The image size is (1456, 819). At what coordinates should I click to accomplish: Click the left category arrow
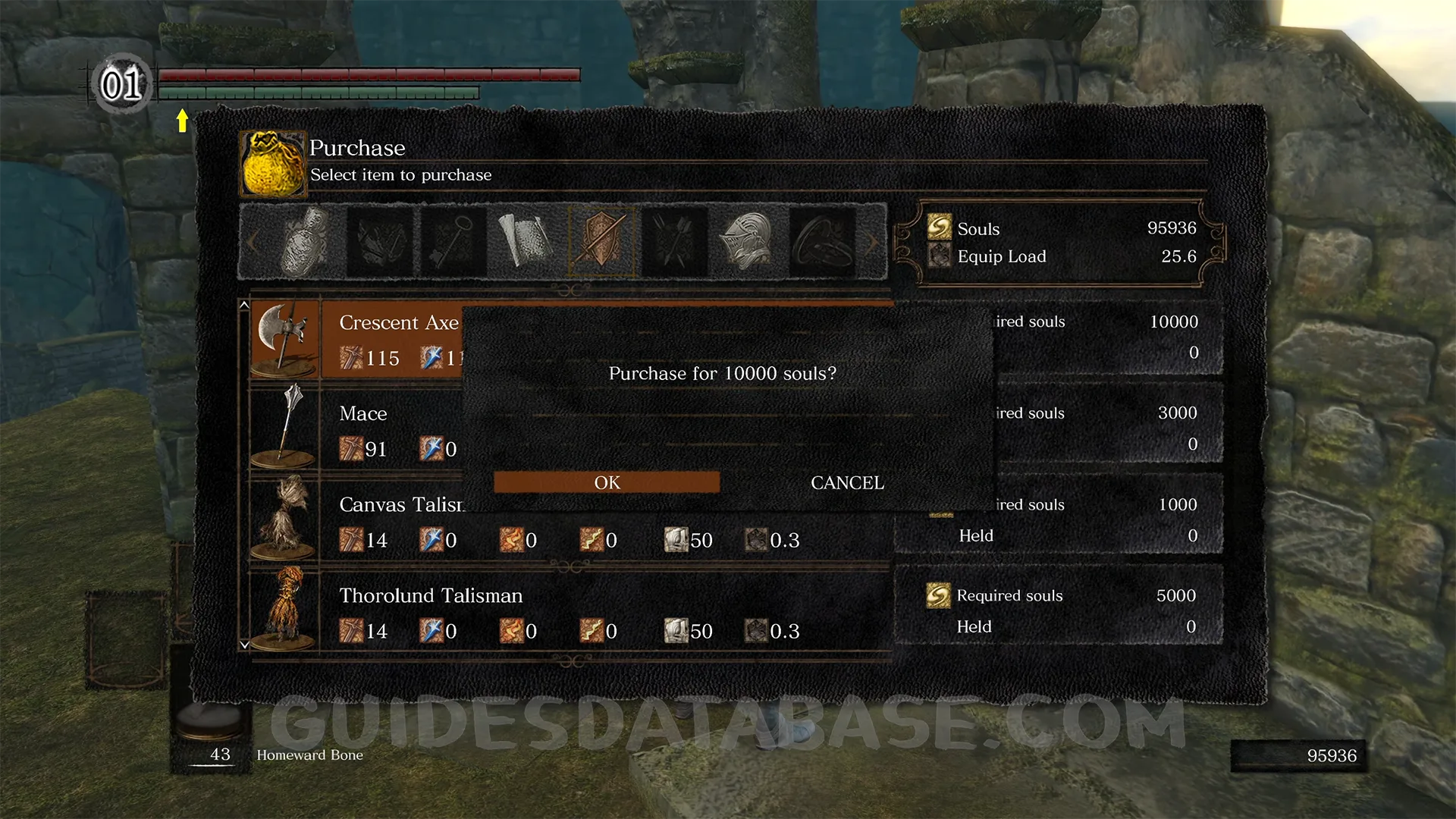[253, 242]
